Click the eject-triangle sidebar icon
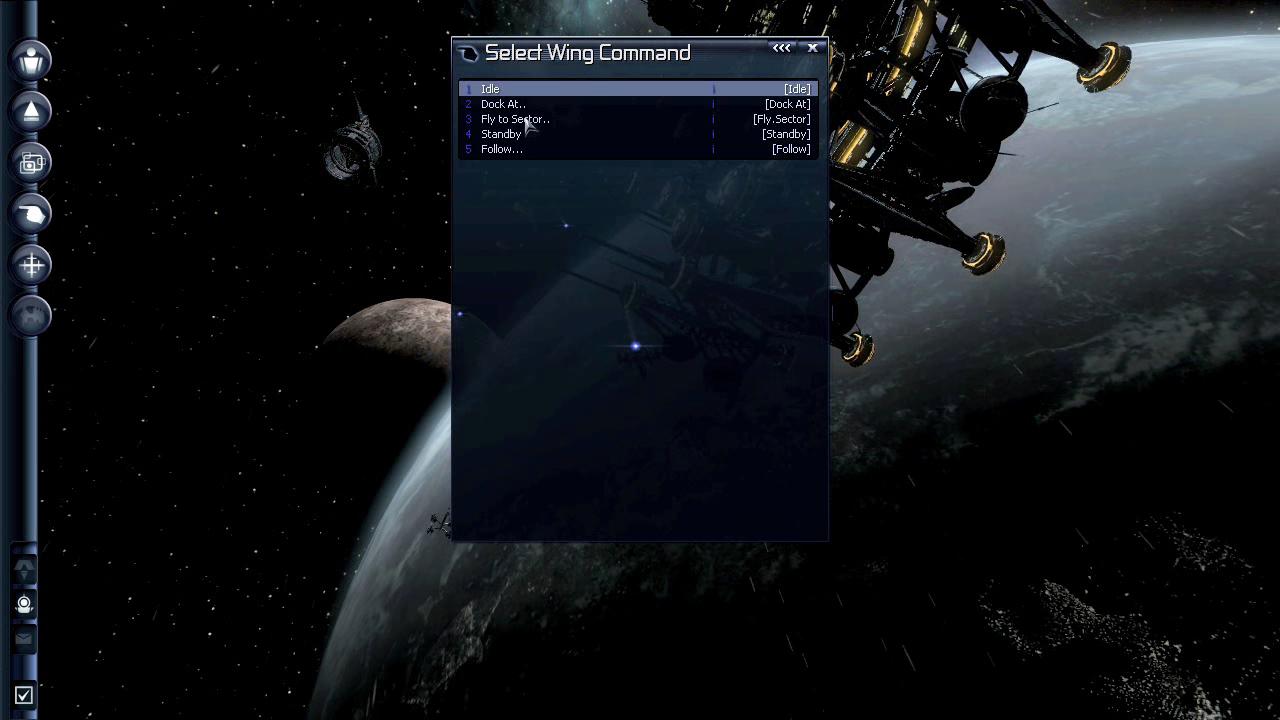The width and height of the screenshot is (1280, 720). tap(31, 111)
